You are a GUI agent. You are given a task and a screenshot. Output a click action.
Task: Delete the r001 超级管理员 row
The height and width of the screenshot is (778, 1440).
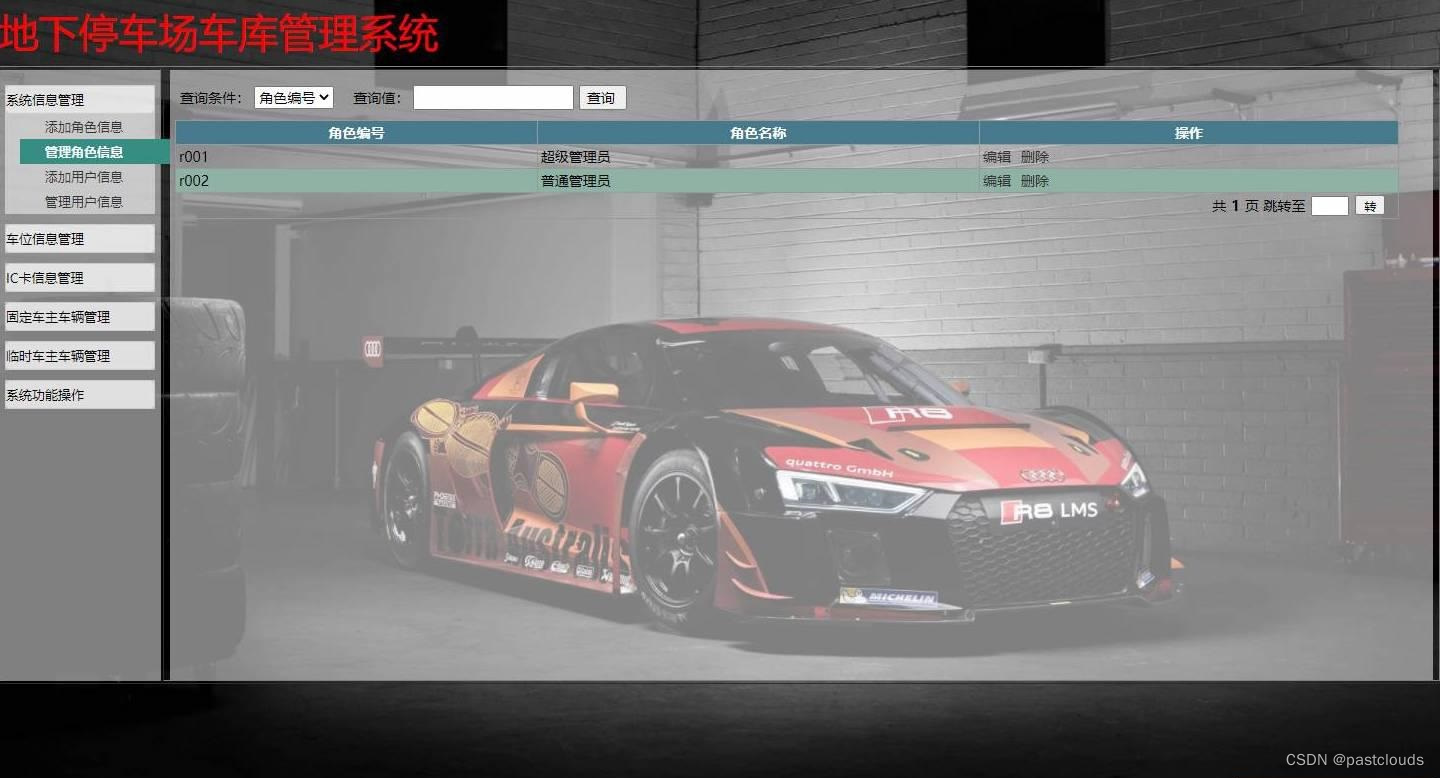1035,157
